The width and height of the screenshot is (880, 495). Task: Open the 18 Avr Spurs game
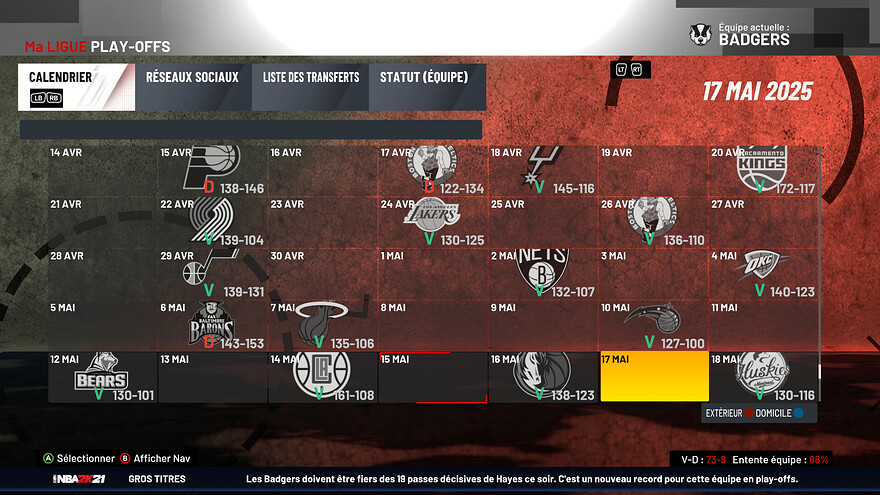(x=543, y=170)
